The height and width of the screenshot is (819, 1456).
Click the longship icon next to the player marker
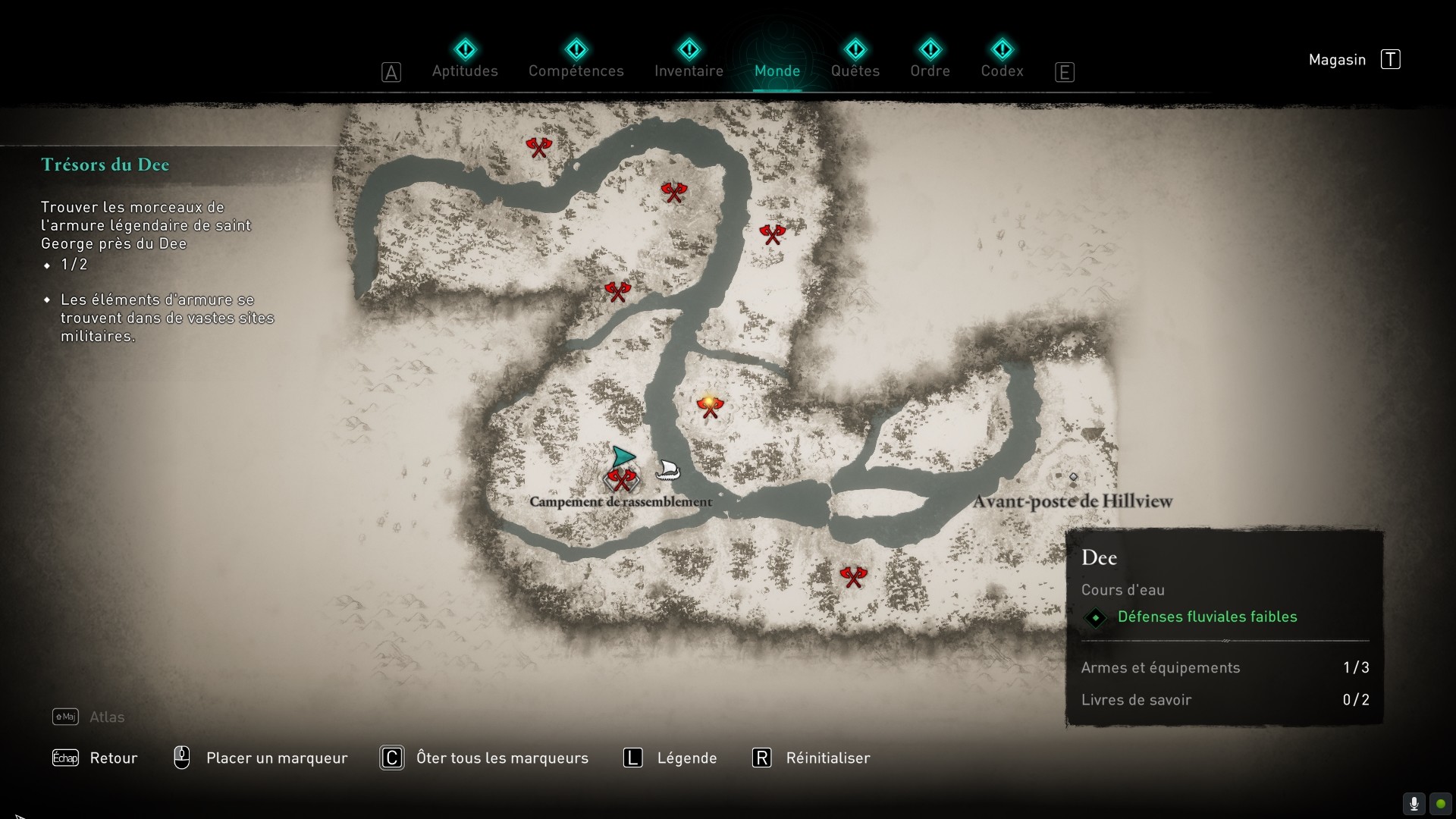[667, 470]
